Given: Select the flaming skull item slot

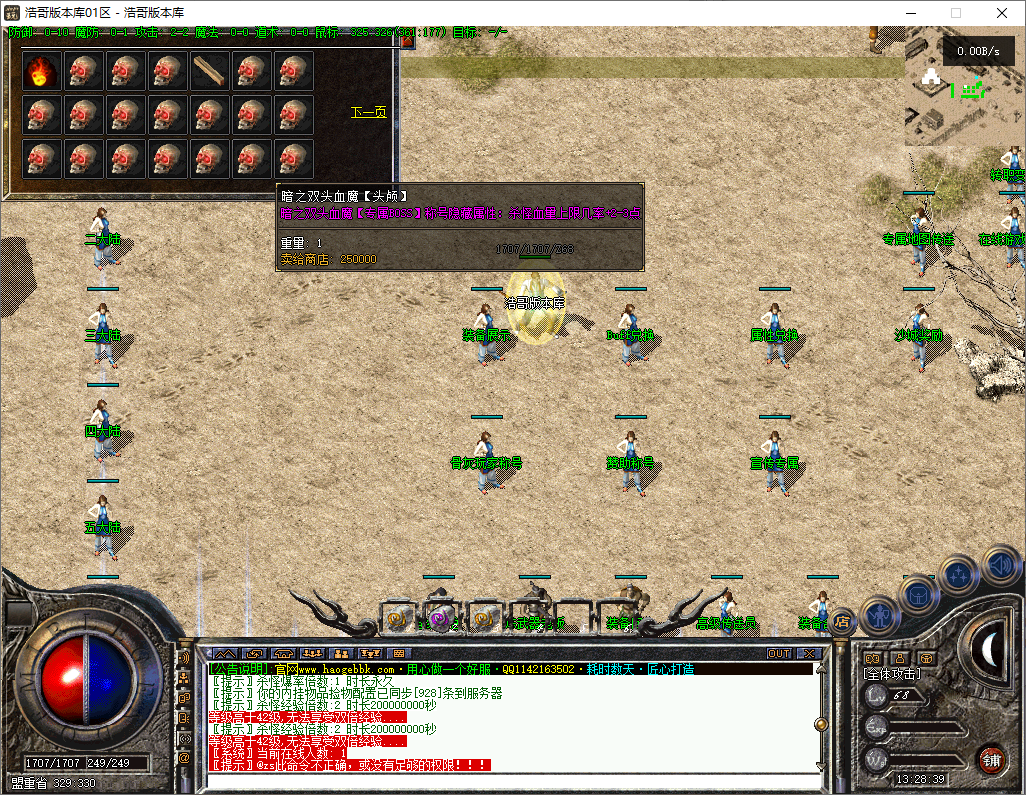Looking at the screenshot, I should point(42,70).
